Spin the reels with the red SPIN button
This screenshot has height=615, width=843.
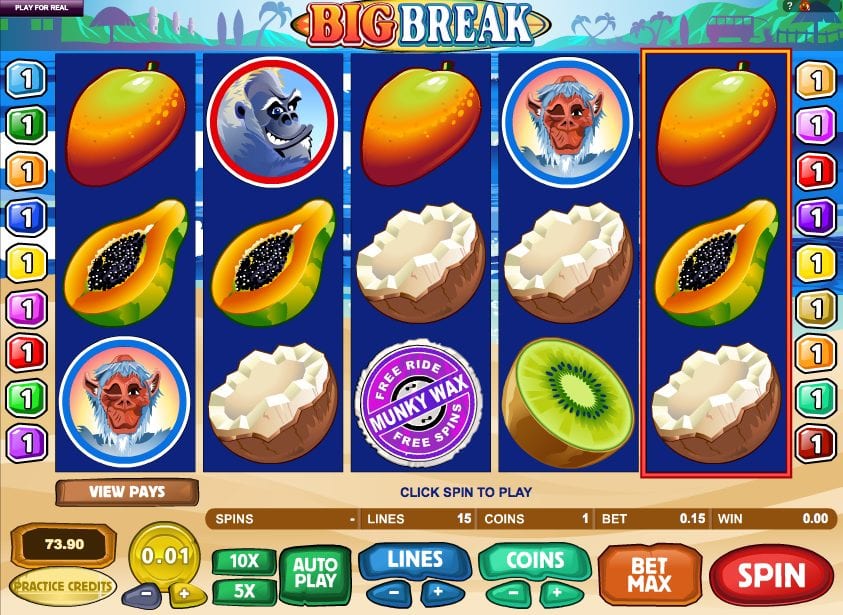tap(771, 575)
